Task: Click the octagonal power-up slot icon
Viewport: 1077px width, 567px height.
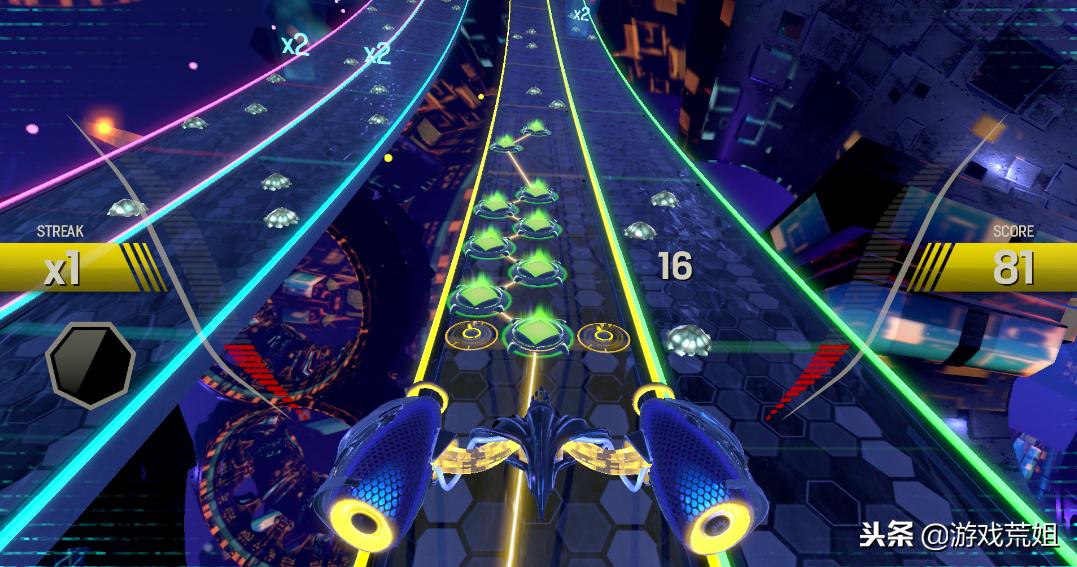Action: [x=90, y=363]
